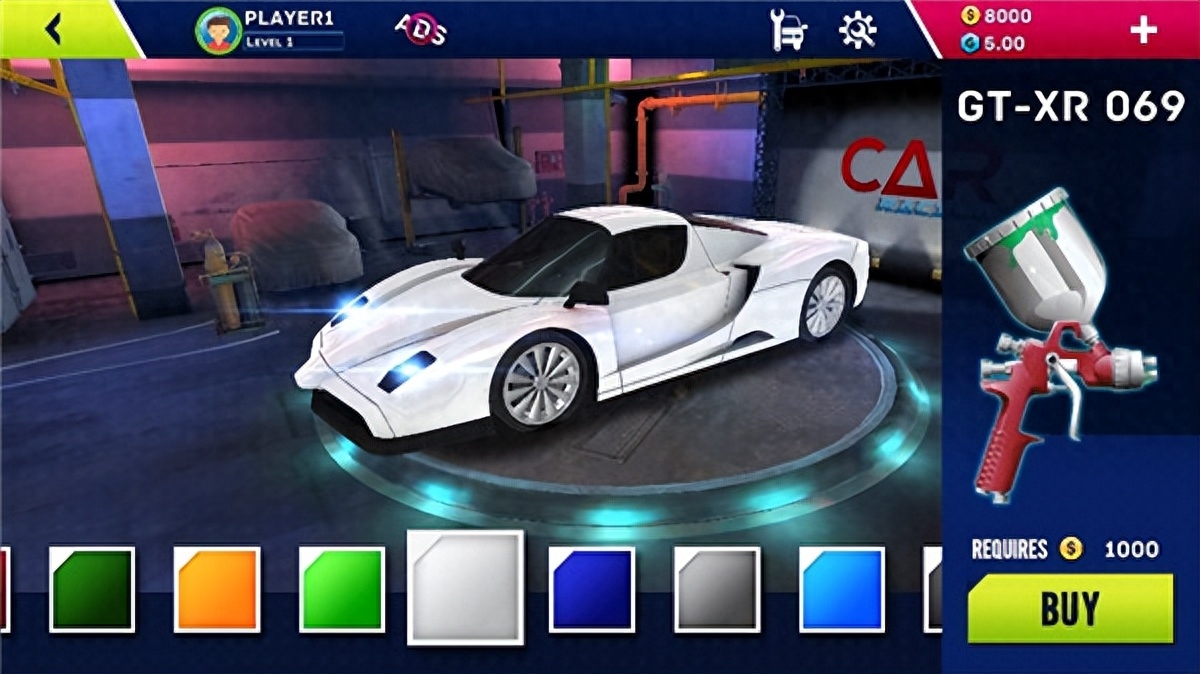Apply the light blue paint swatch
The image size is (1200, 674).
[842, 589]
